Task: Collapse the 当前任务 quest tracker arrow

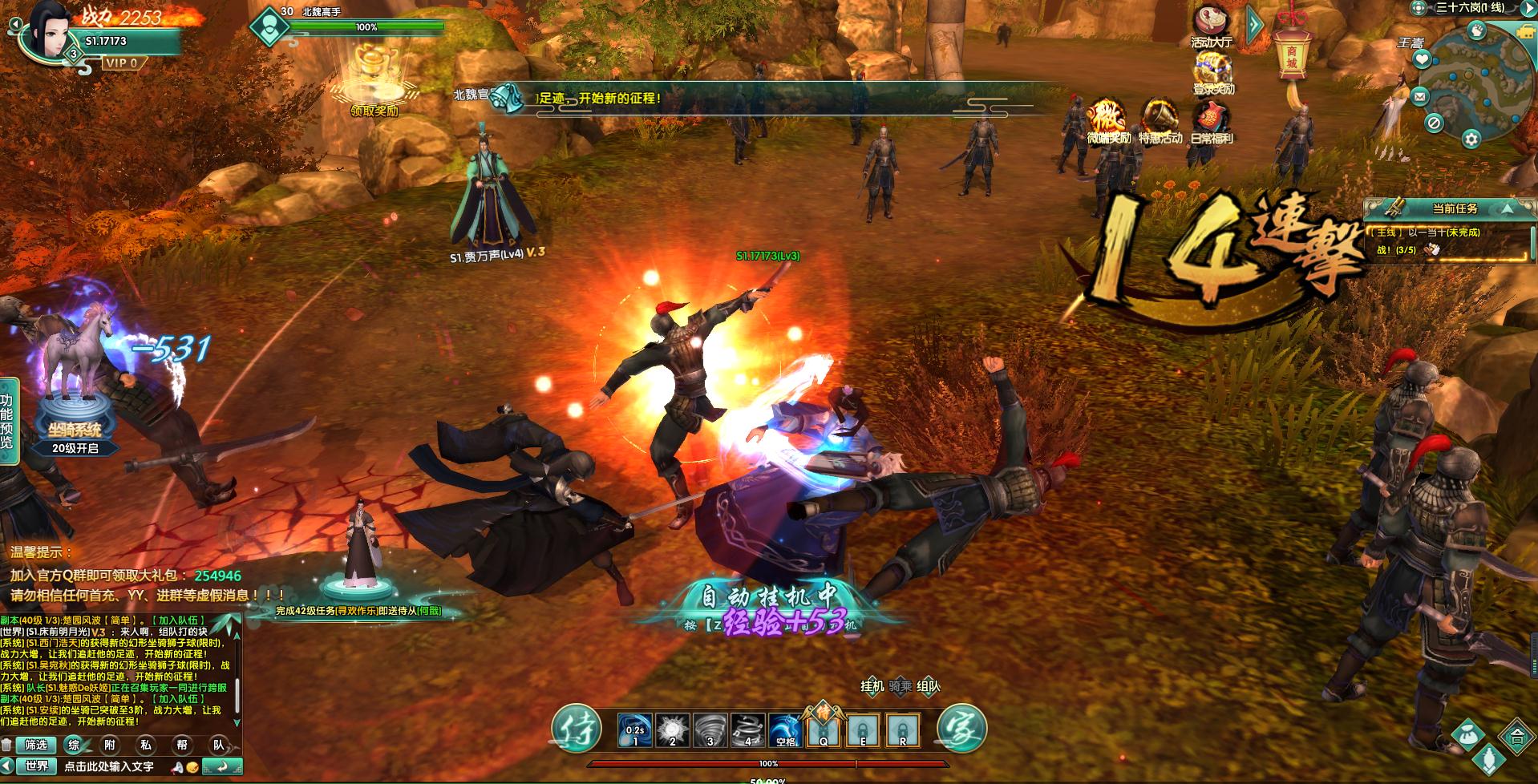Action: point(1508,208)
